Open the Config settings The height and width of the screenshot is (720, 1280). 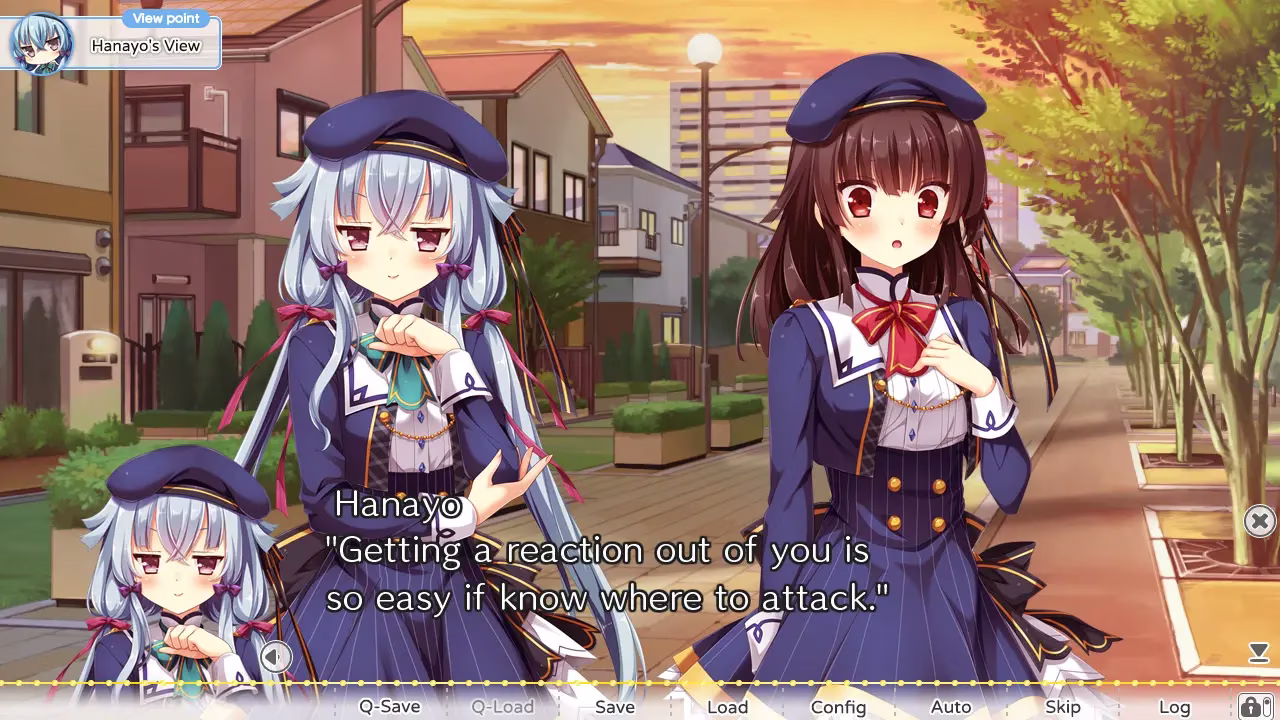click(x=838, y=706)
